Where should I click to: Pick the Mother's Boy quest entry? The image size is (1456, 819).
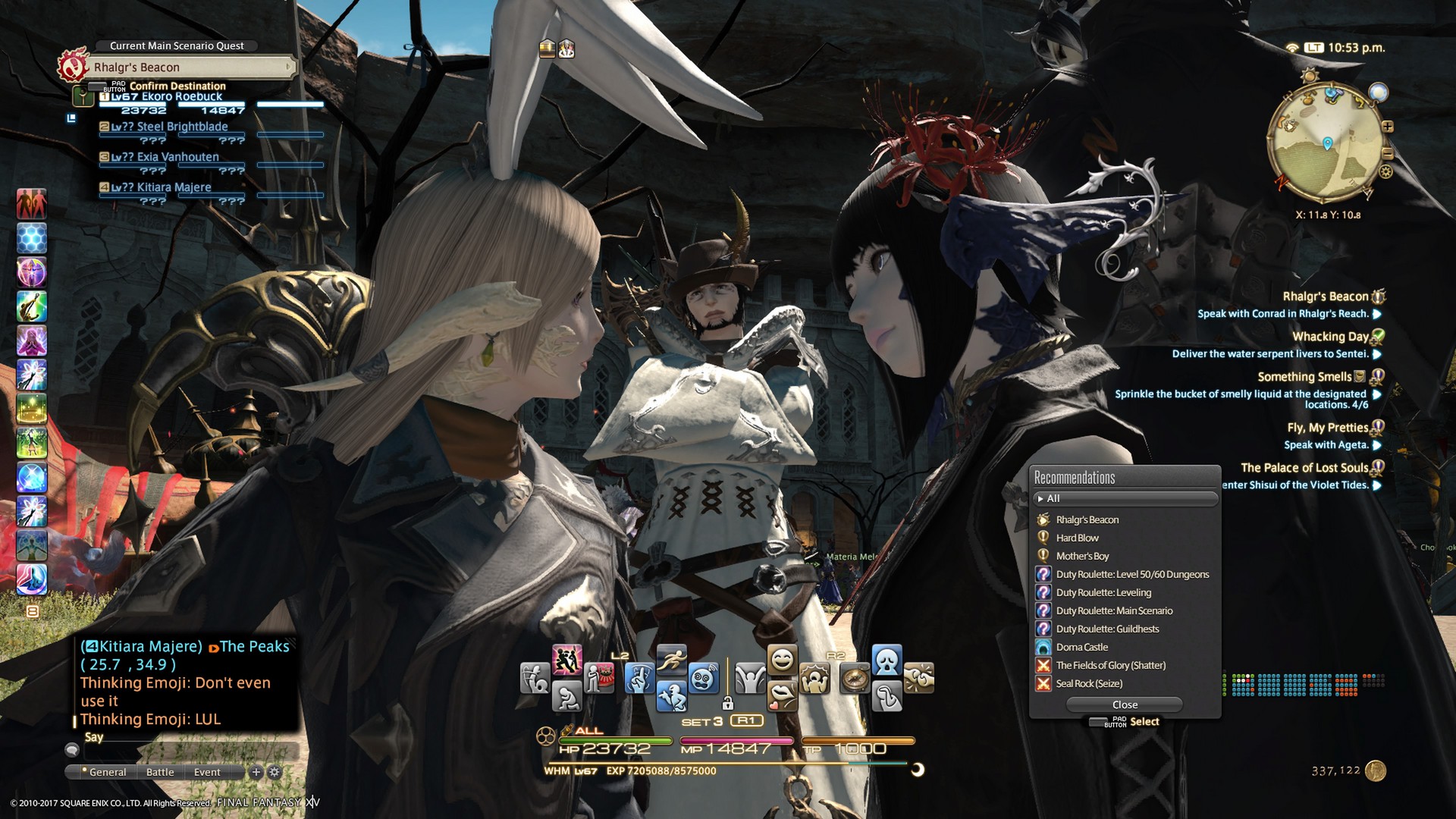(1082, 556)
